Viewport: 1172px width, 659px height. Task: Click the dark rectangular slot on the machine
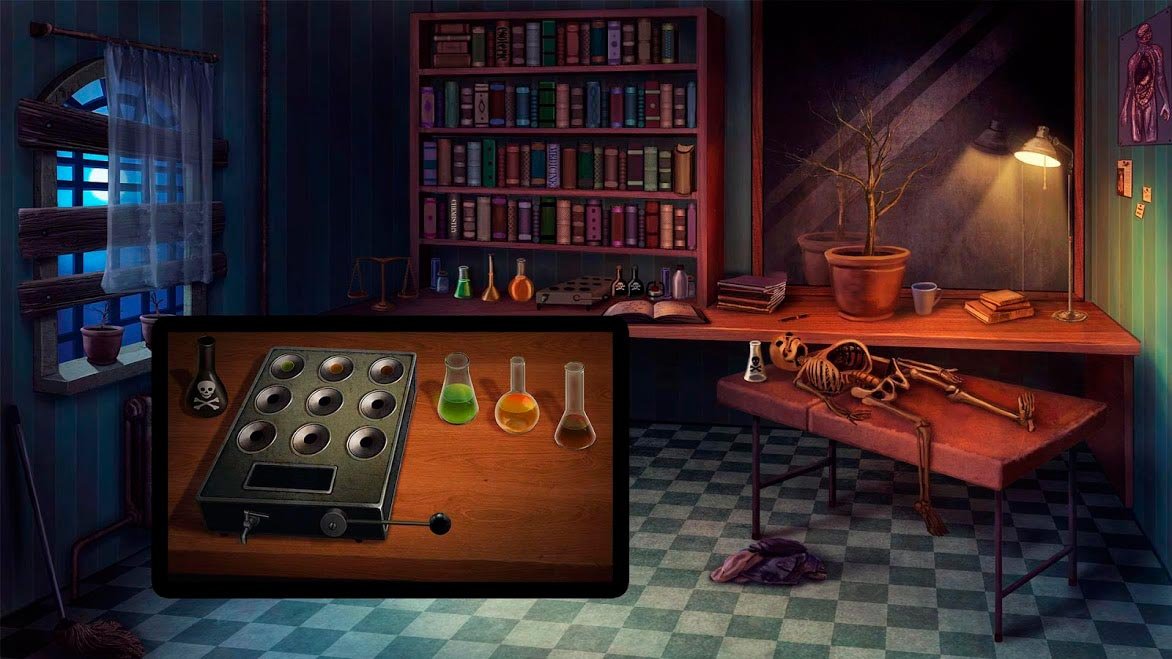[289, 478]
